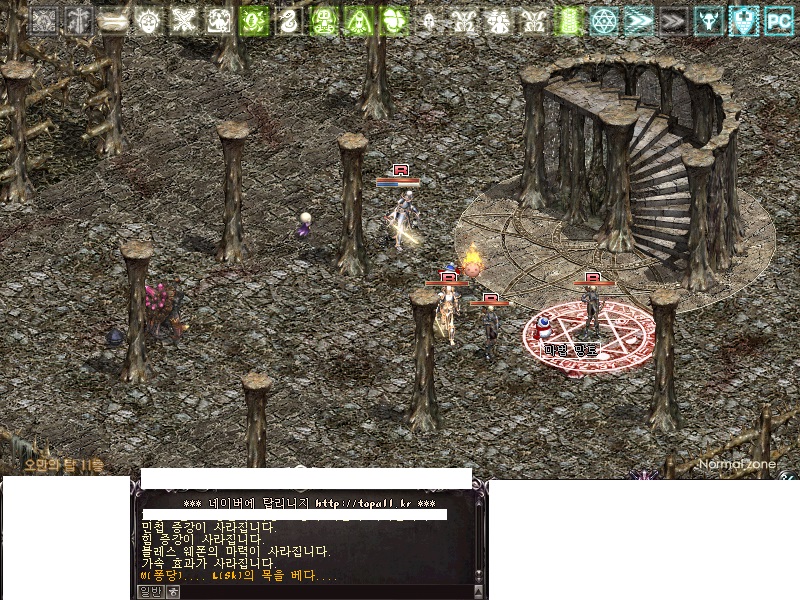This screenshot has width=800, height=600.
Task: Click the white helmet status icon
Action: (x=428, y=19)
